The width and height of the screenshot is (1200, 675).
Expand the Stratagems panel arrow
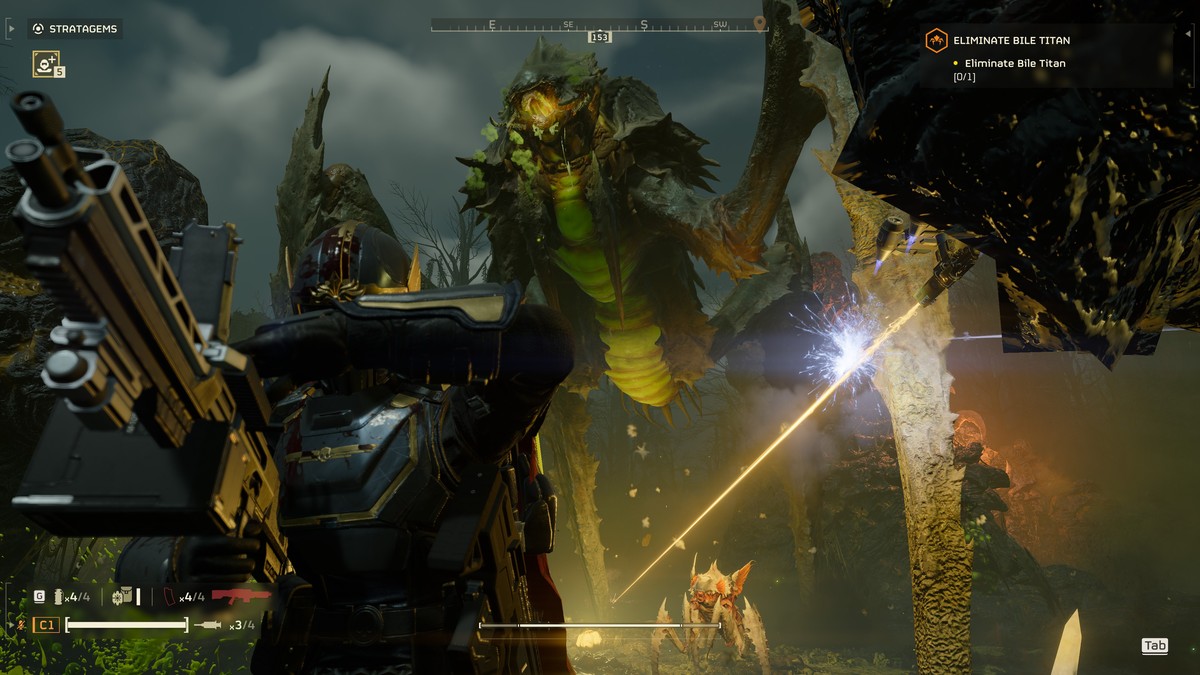click(x=11, y=29)
